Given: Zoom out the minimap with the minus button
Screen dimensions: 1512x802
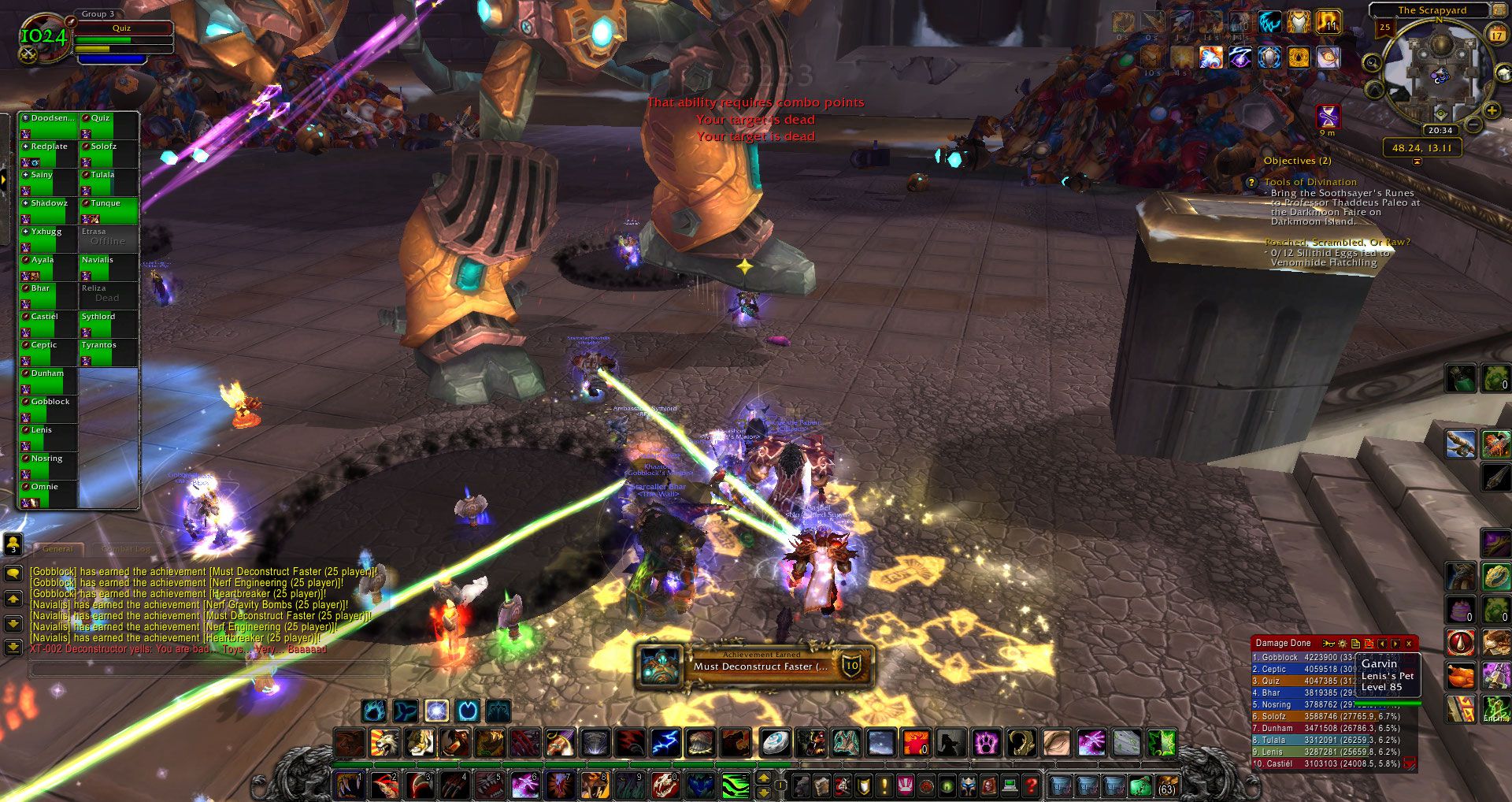Looking at the screenshot, I should [x=1473, y=124].
